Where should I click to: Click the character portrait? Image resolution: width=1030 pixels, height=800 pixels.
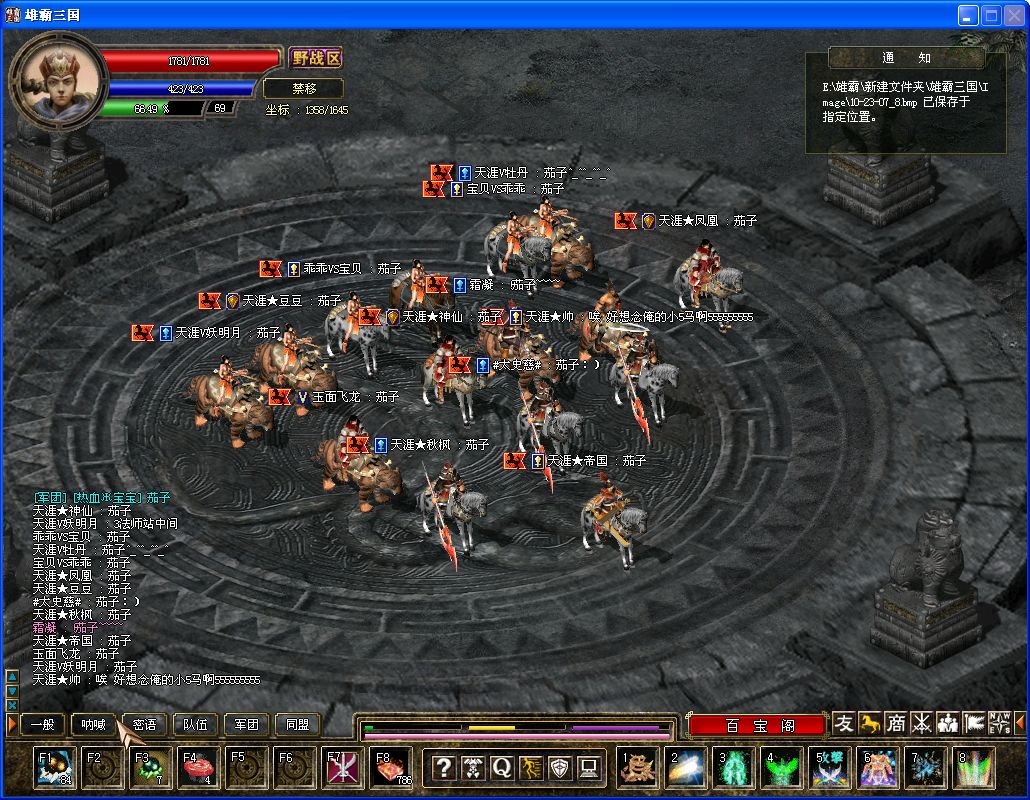tap(60, 77)
